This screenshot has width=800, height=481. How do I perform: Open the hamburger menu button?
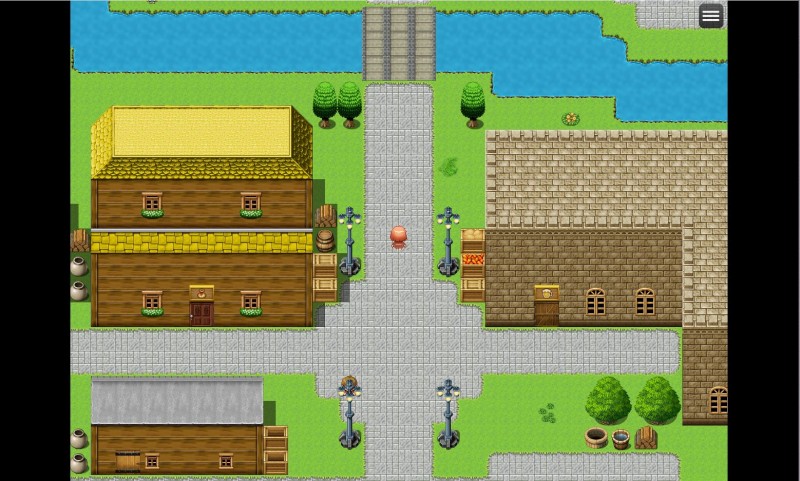point(711,16)
